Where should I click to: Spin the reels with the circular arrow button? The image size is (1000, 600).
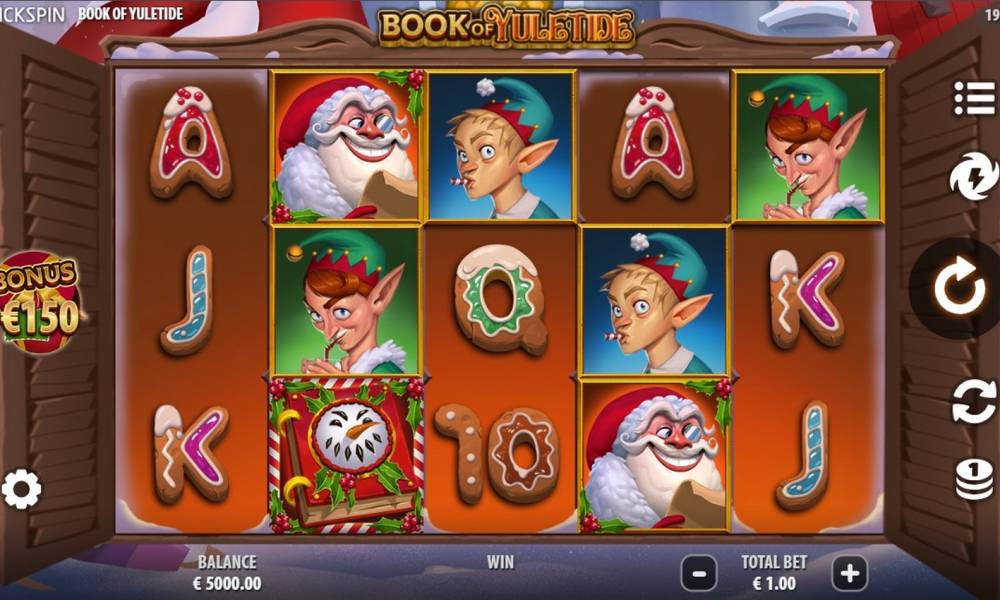(x=959, y=288)
